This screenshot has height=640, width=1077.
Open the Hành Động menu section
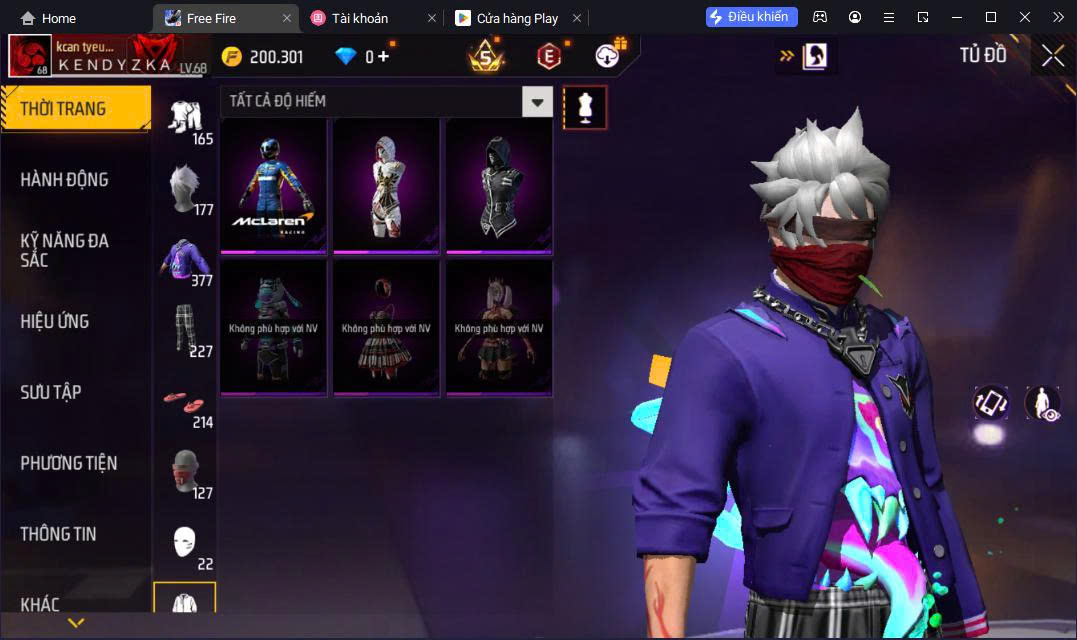click(x=64, y=180)
